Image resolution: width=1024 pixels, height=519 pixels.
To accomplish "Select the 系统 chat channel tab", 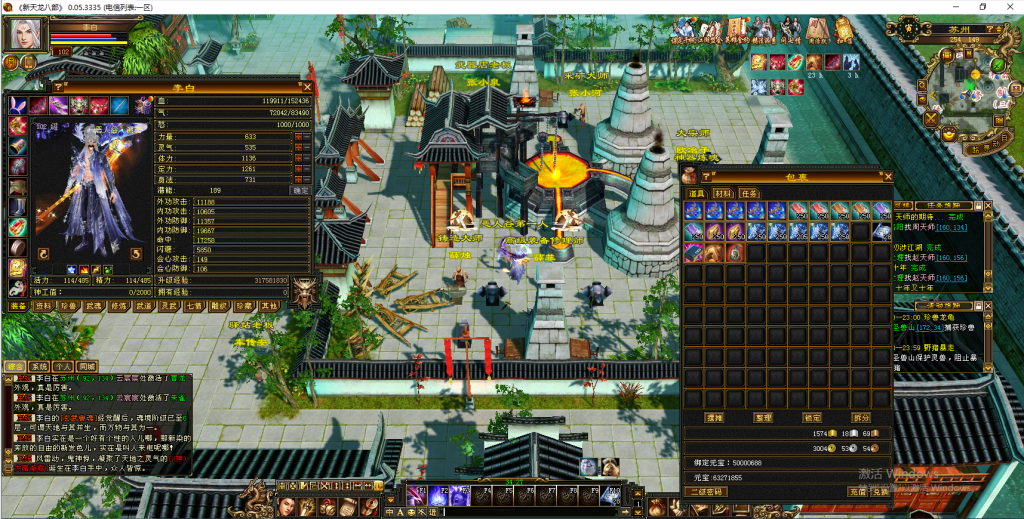I will (39, 366).
